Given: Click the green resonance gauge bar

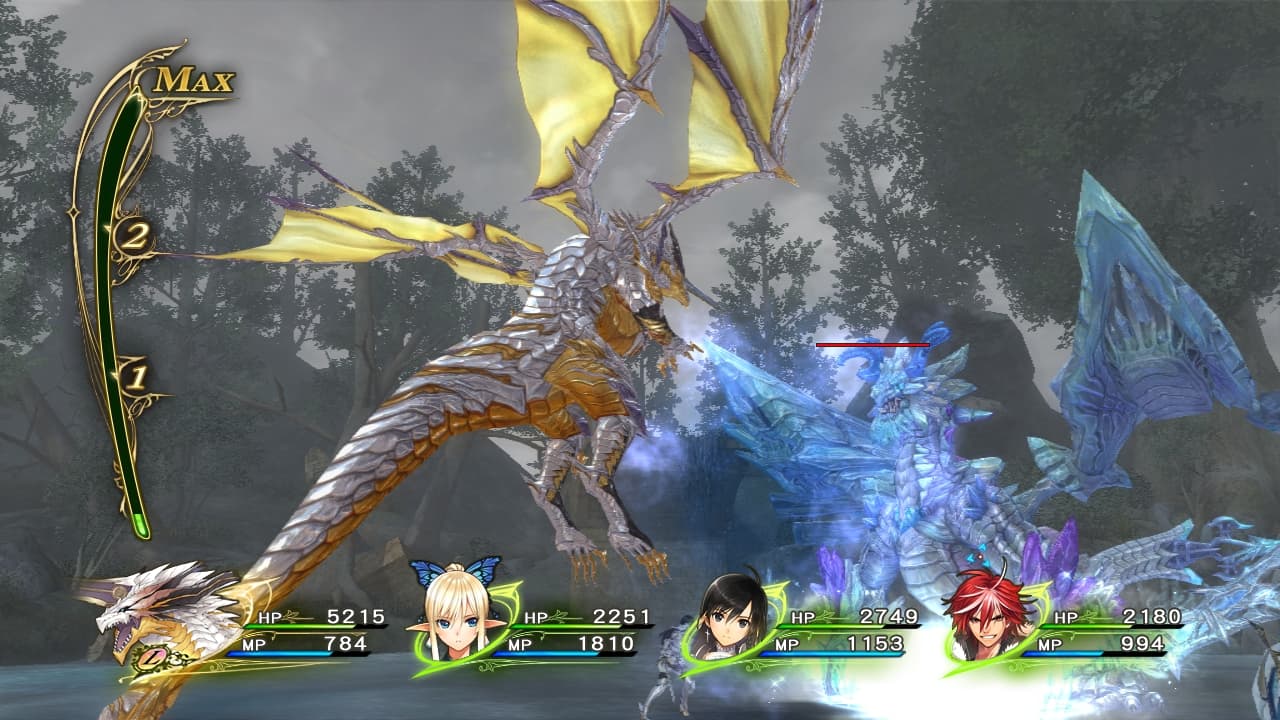Looking at the screenshot, I should point(138,330).
